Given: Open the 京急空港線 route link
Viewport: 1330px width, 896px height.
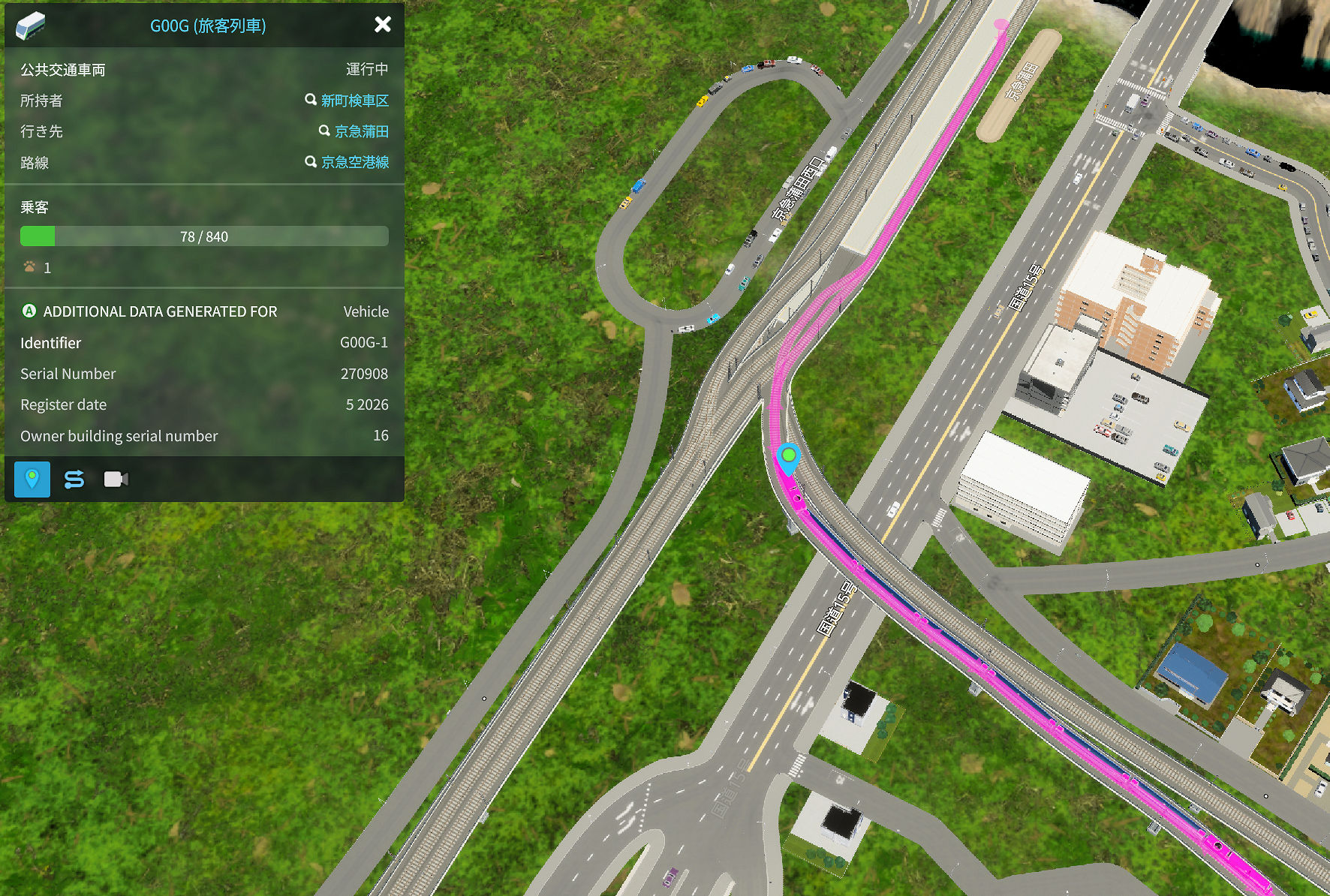Looking at the screenshot, I should [x=354, y=162].
